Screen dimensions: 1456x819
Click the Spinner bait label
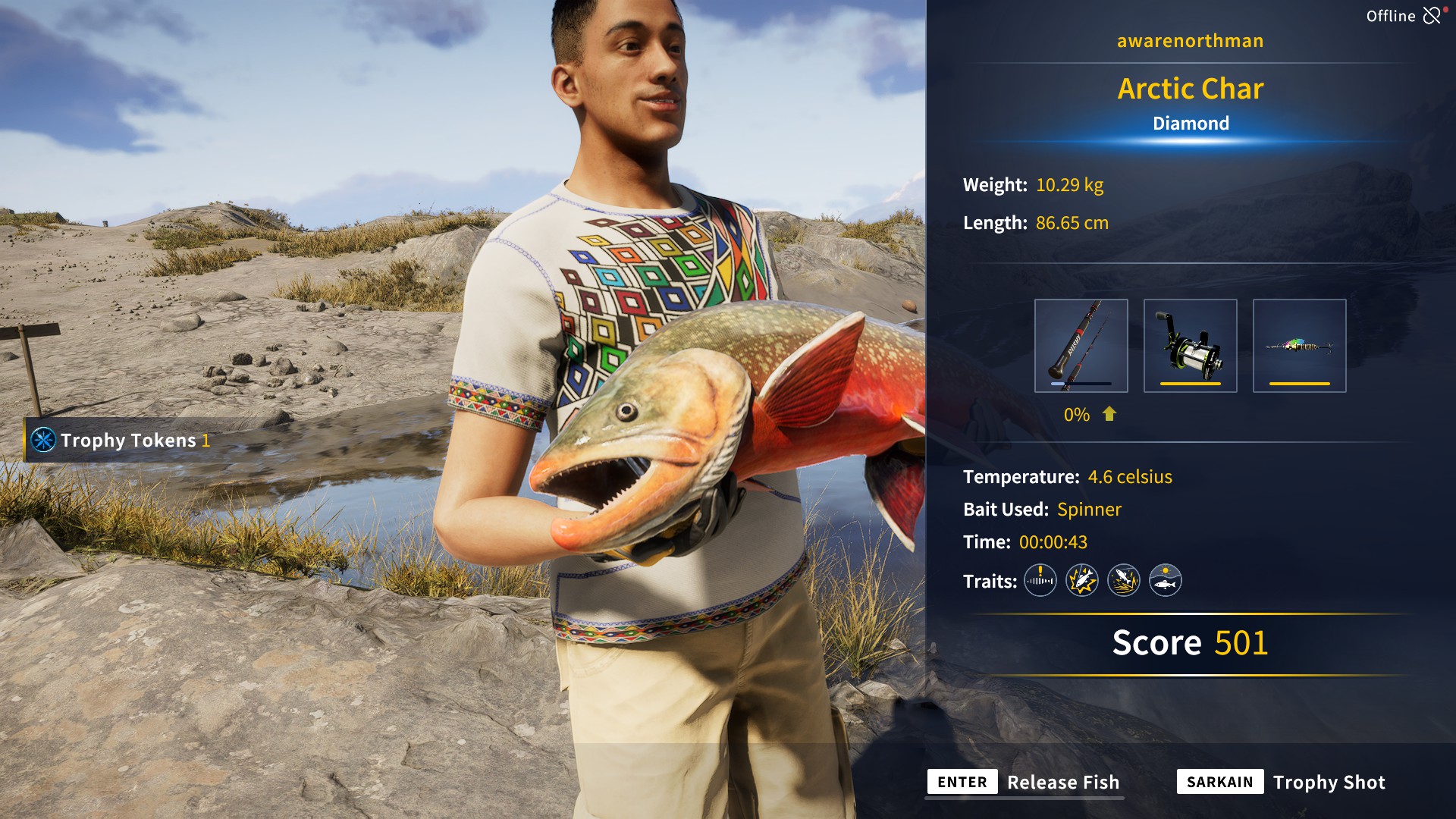coord(1090,510)
